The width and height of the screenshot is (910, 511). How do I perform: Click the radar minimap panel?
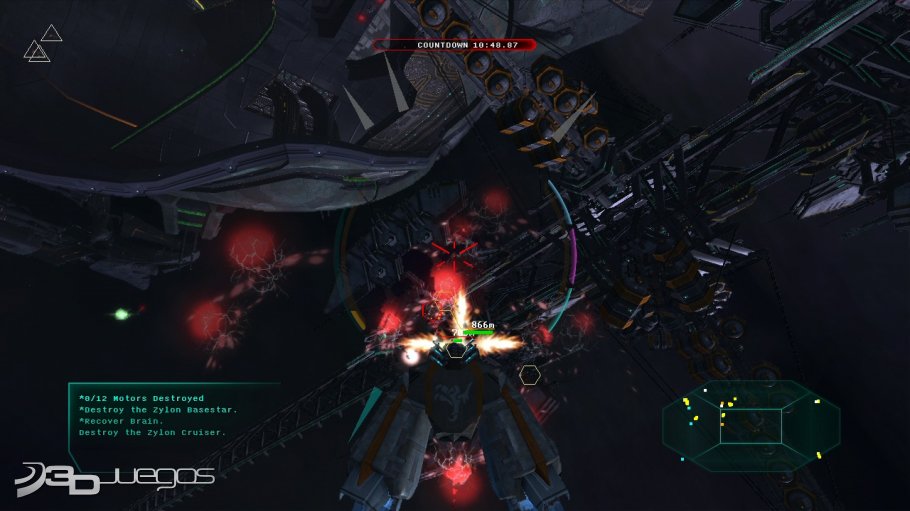pyautogui.click(x=750, y=425)
